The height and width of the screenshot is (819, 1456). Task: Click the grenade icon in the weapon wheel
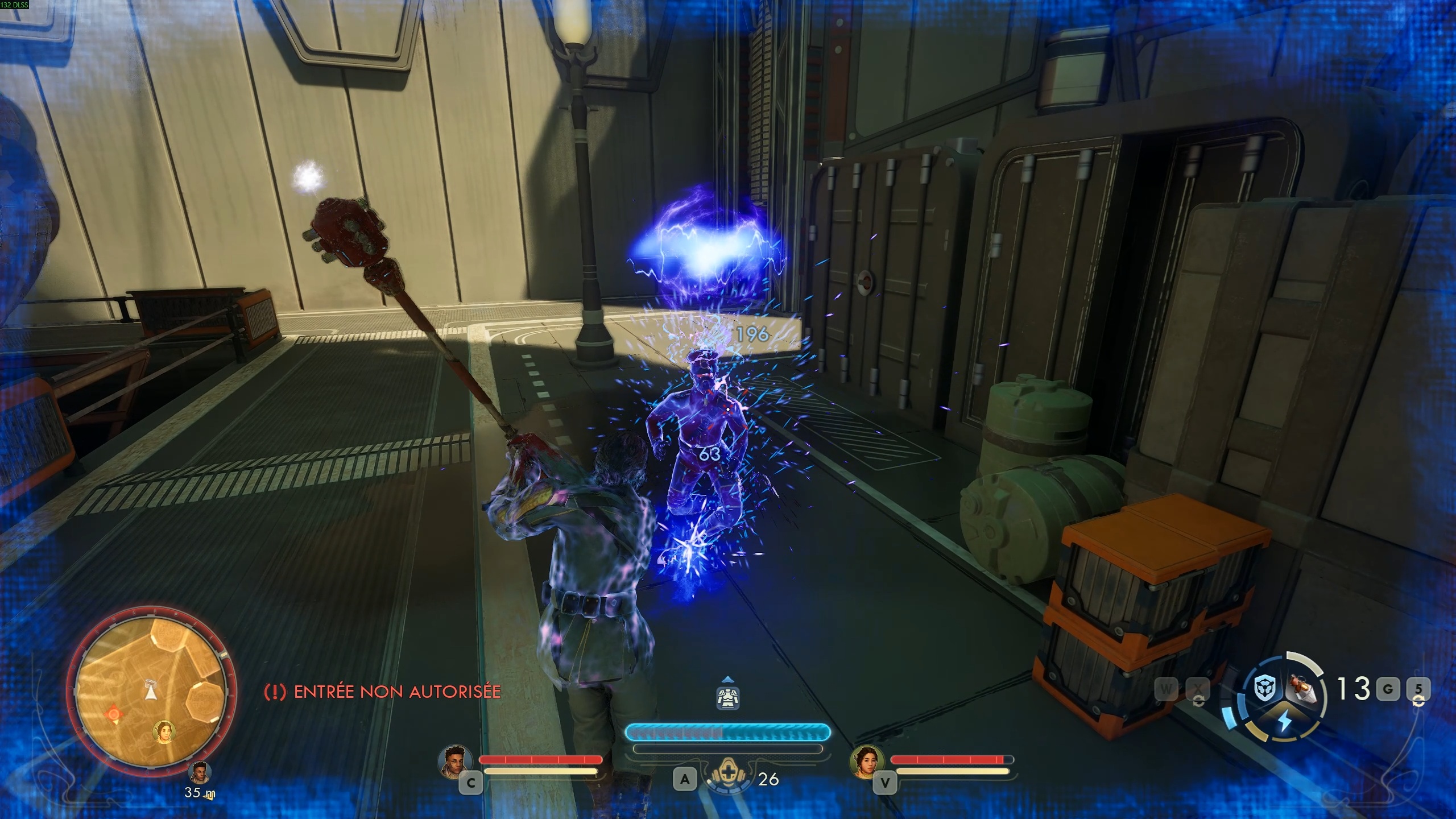(1302, 689)
